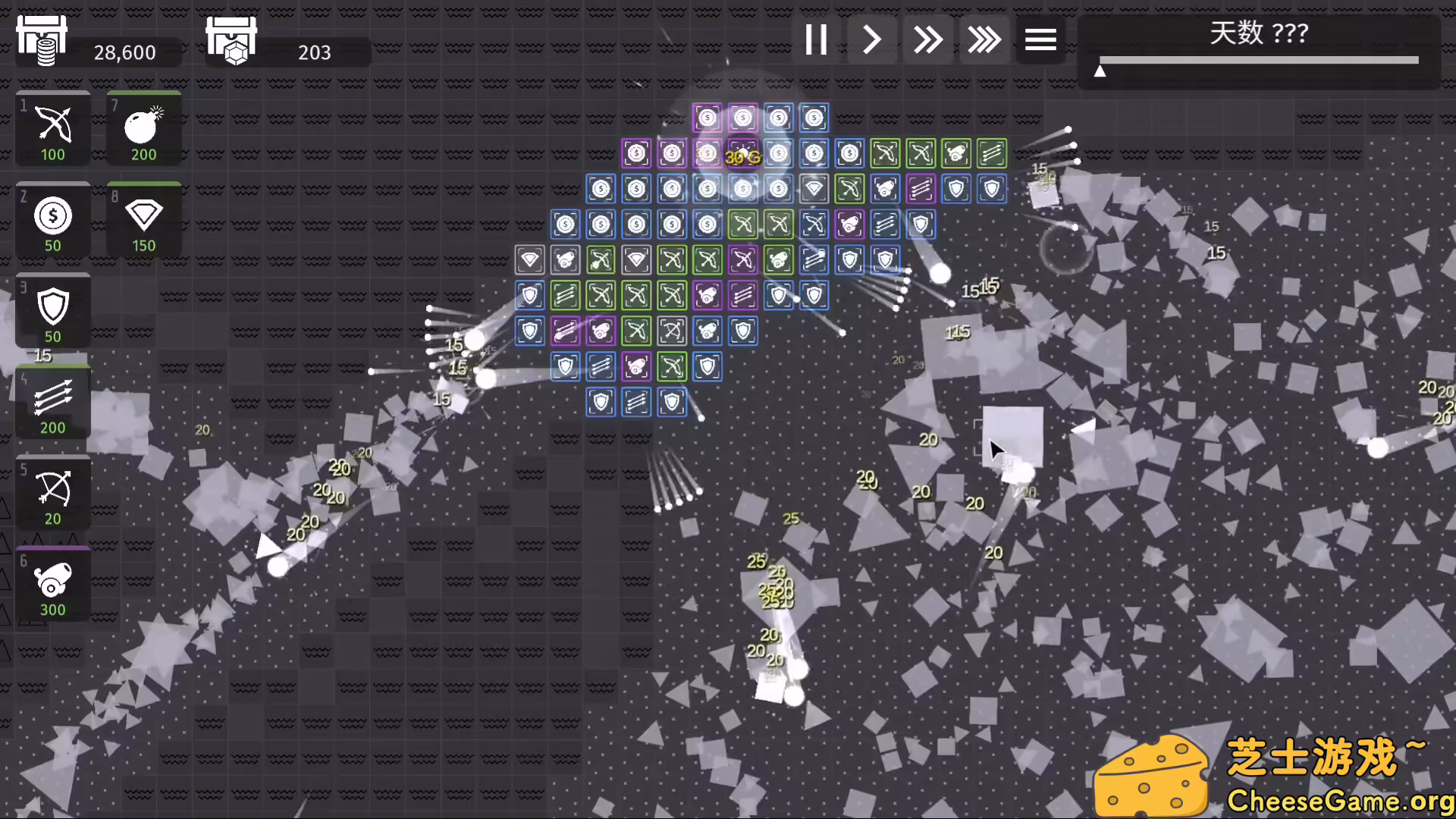The width and height of the screenshot is (1456, 819).
Task: Enable double-speed fast forward
Action: tap(927, 39)
